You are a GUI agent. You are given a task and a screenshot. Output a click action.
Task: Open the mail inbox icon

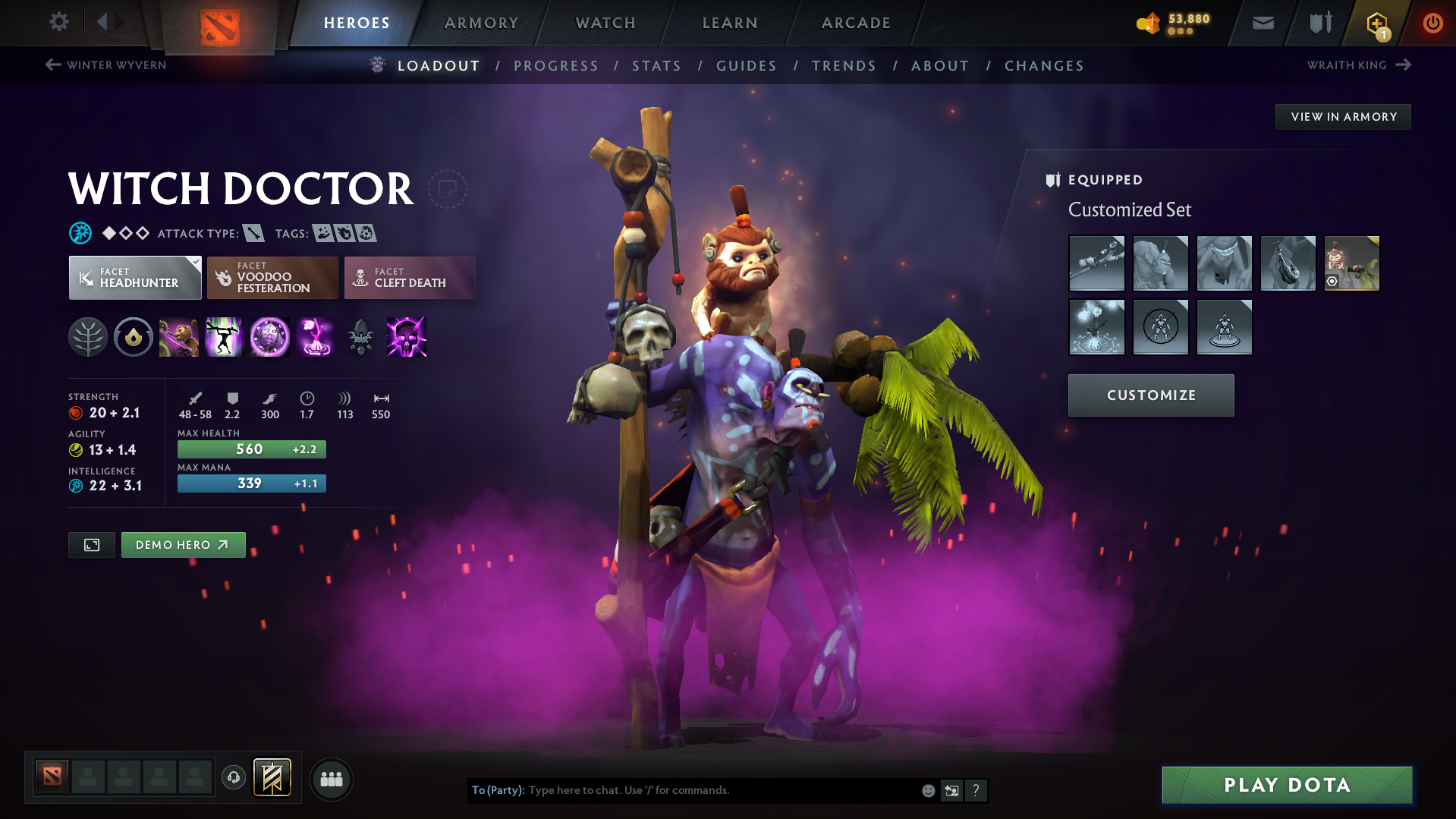point(1262,23)
